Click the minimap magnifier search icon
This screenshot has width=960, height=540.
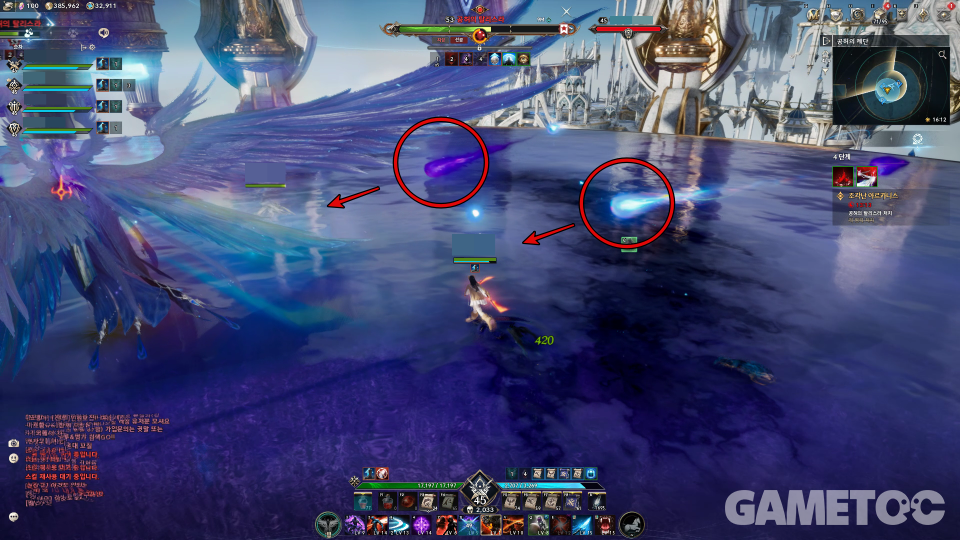942,56
